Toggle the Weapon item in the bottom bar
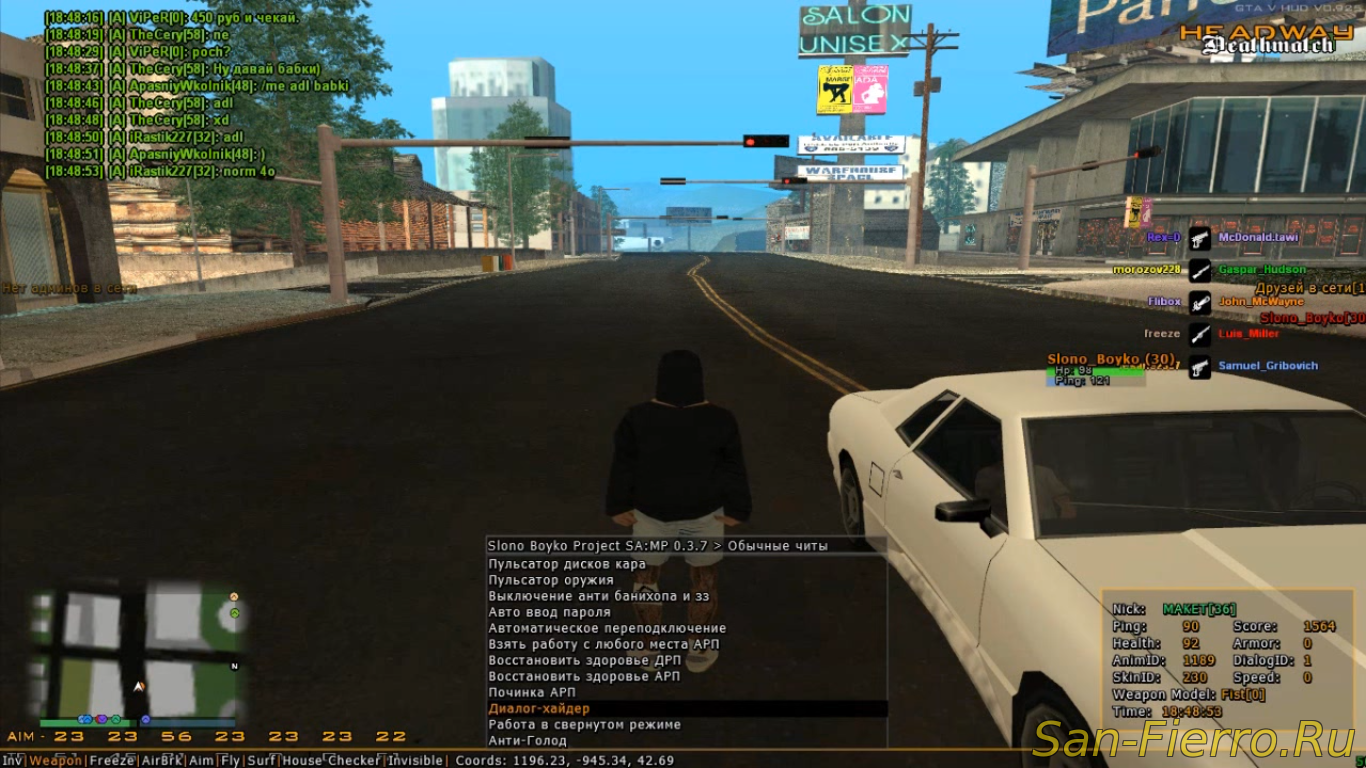 click(56, 761)
